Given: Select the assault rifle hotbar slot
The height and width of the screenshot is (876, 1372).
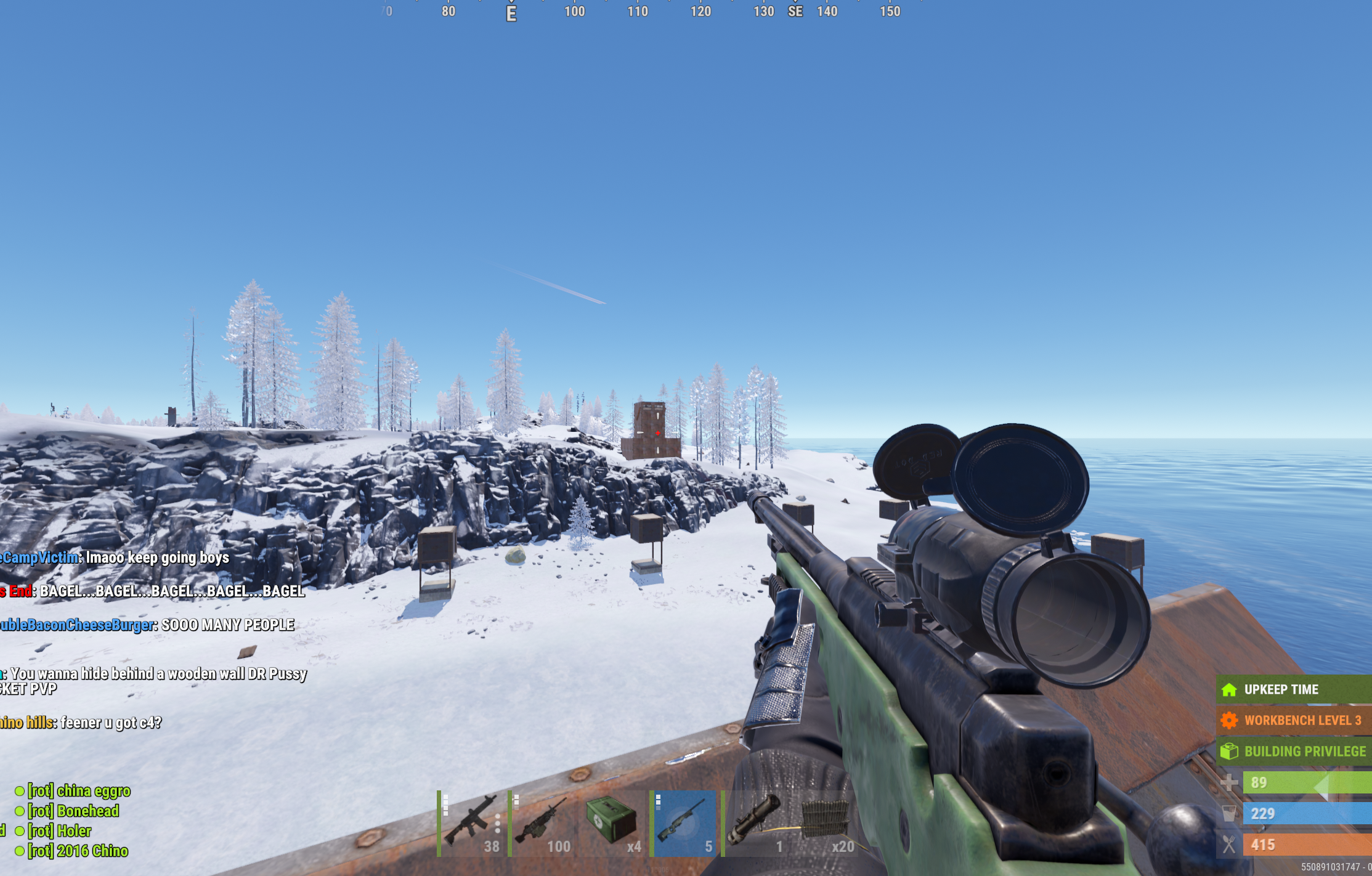Looking at the screenshot, I should pyautogui.click(x=471, y=823).
